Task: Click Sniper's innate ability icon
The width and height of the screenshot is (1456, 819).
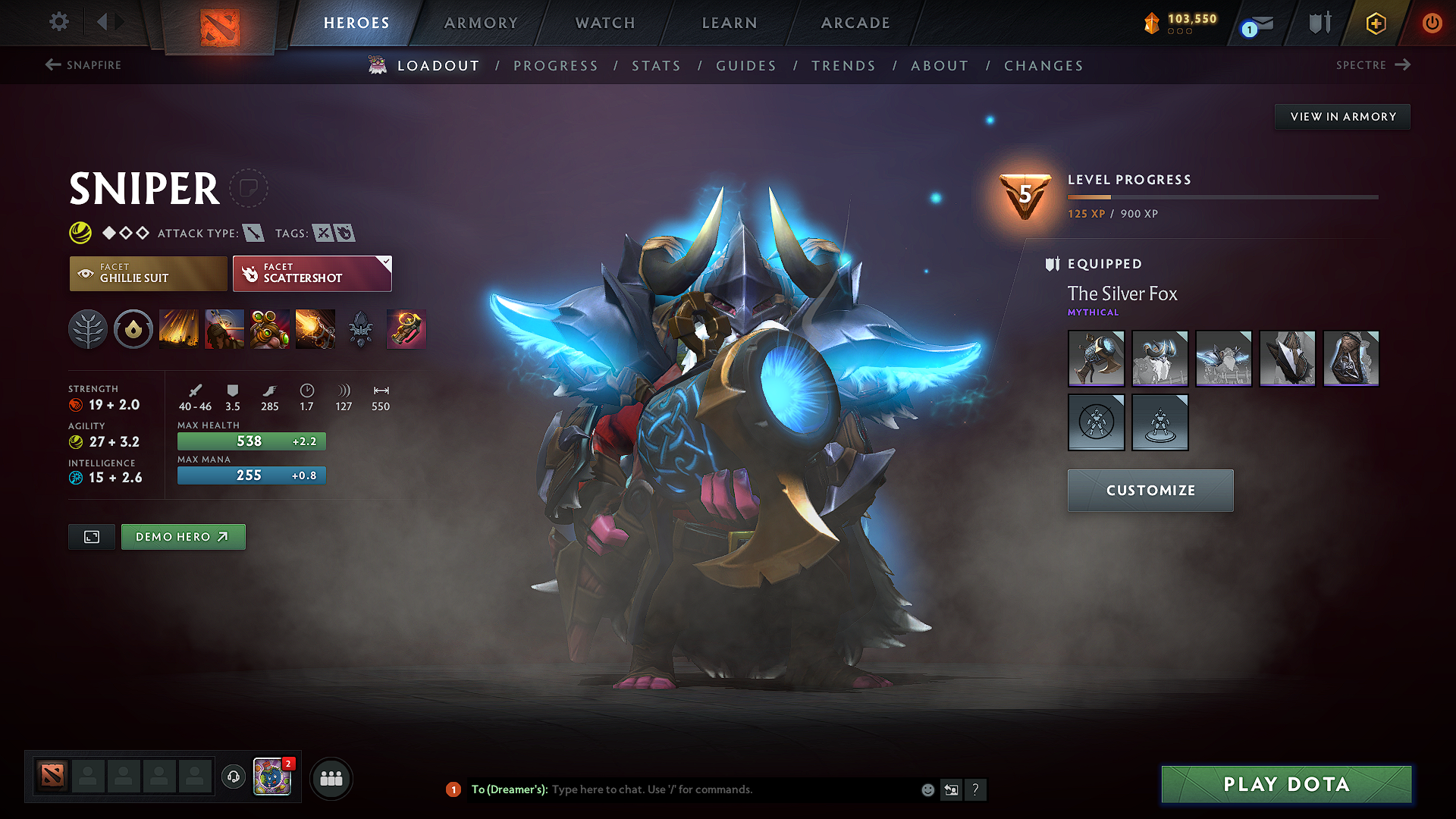Action: [133, 329]
